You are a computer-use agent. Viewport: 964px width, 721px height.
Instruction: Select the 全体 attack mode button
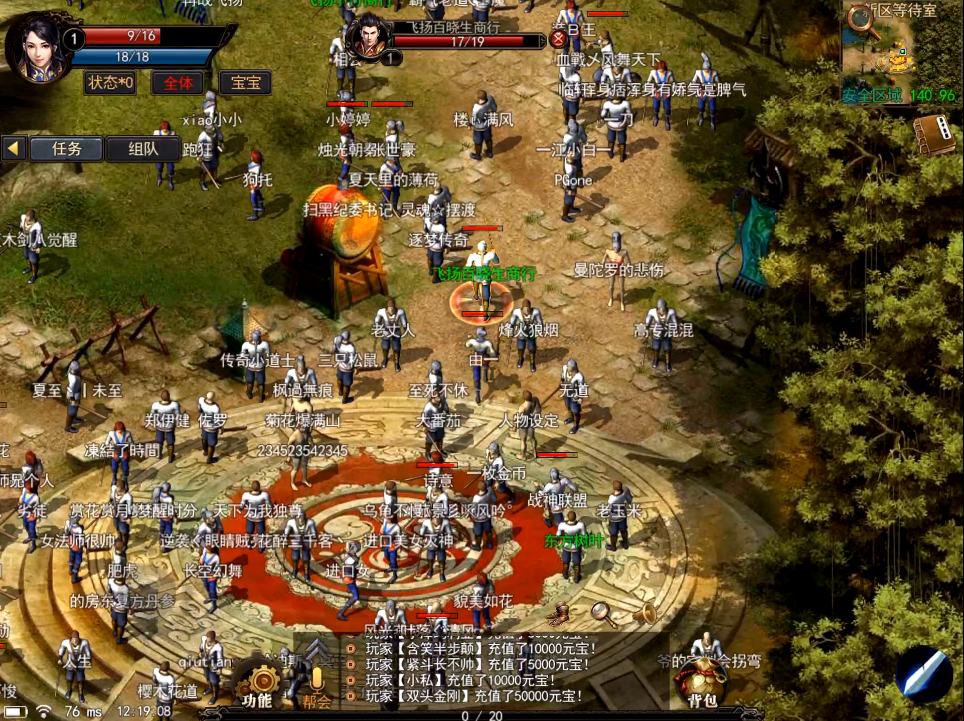(x=178, y=83)
